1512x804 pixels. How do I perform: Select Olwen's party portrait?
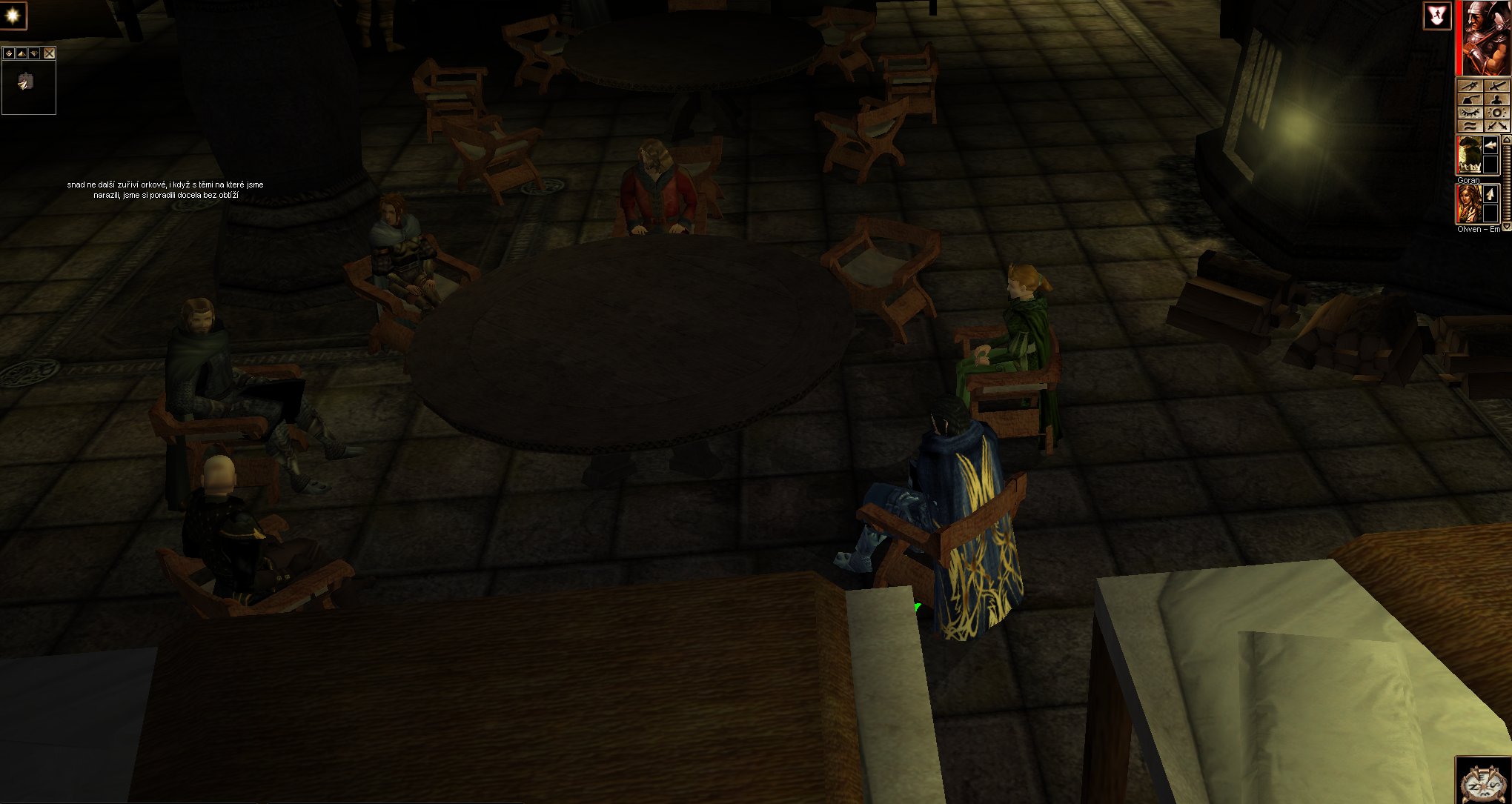(x=1468, y=204)
